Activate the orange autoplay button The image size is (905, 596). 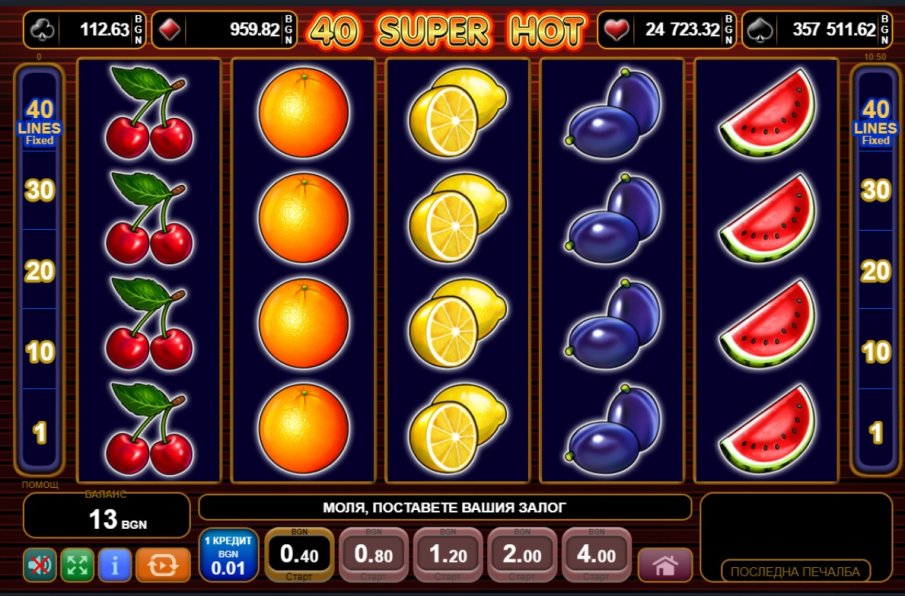(162, 565)
